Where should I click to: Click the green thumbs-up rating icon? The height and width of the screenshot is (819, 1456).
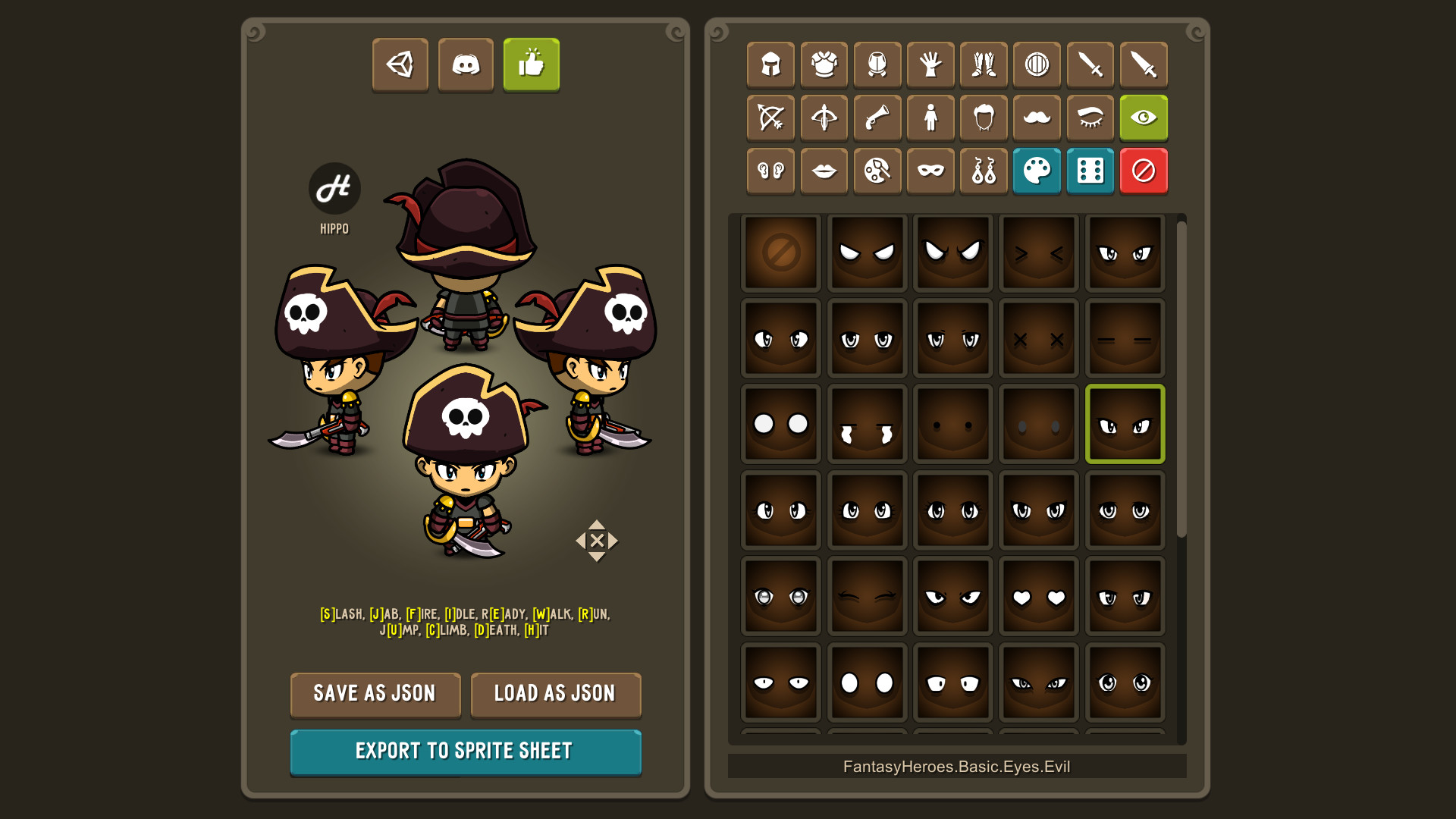(531, 64)
